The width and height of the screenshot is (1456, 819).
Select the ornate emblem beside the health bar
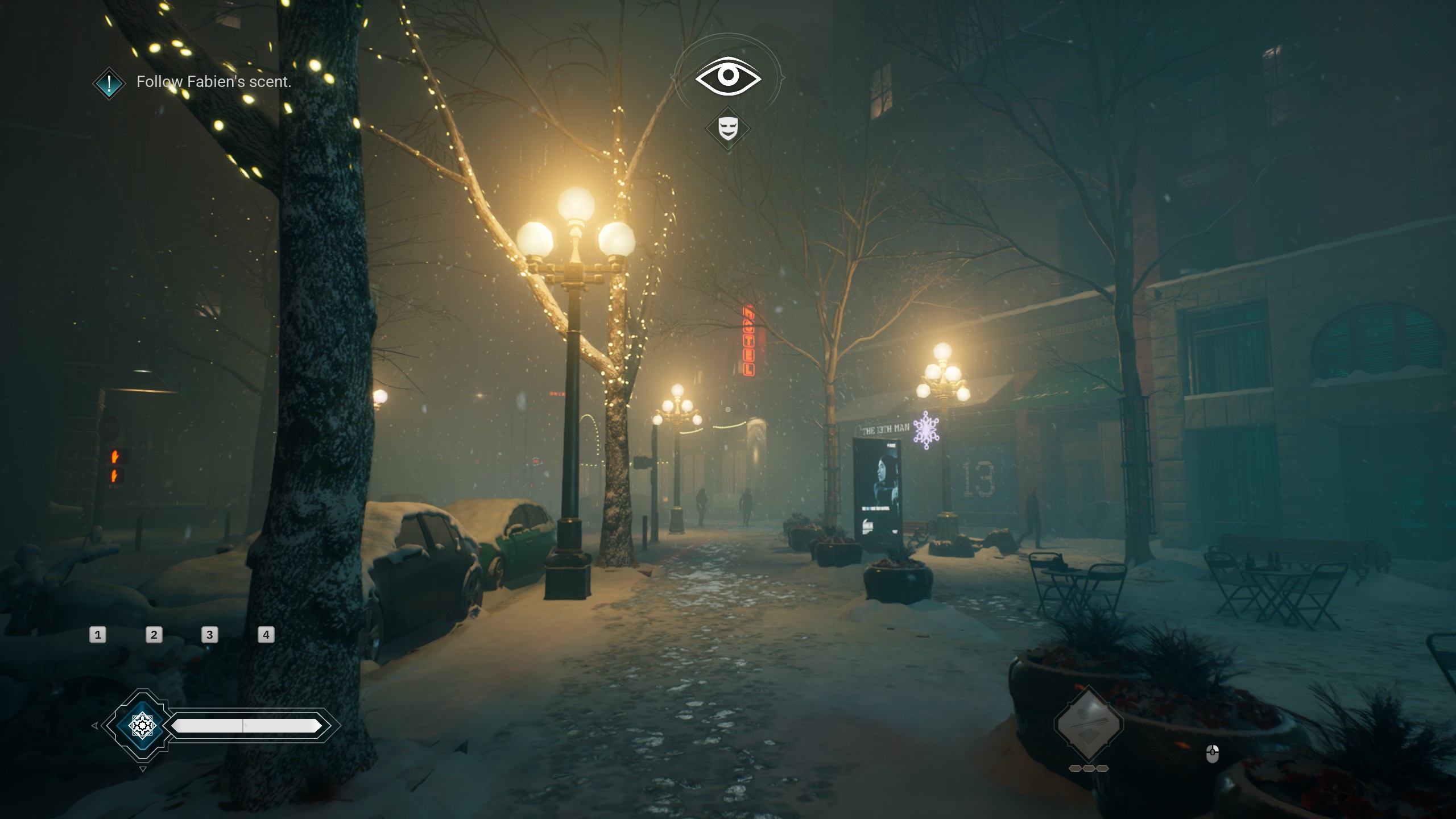142,725
